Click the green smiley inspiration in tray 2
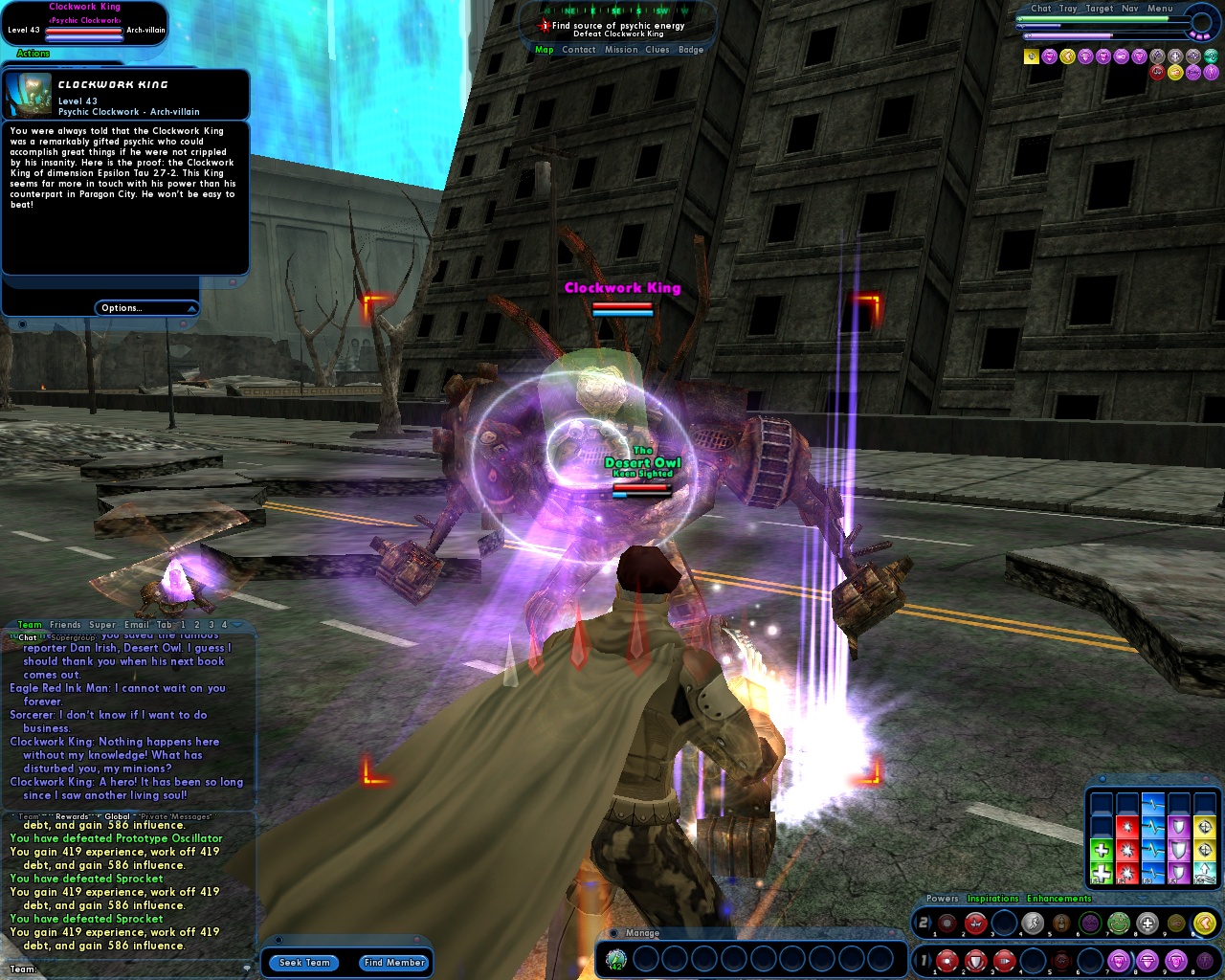The image size is (1225, 980). click(x=1117, y=923)
